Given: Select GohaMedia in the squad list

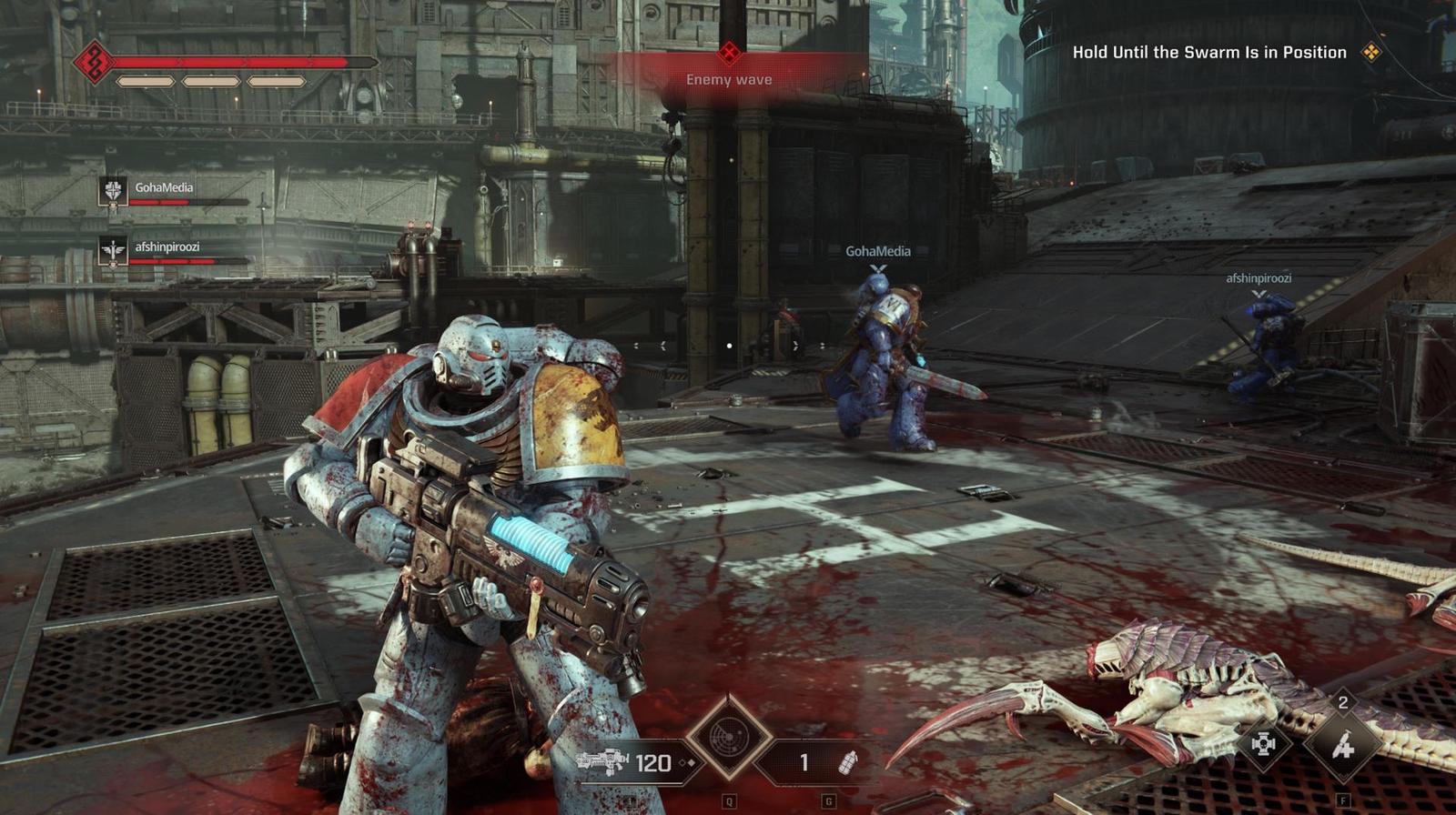Looking at the screenshot, I should pos(164,188).
